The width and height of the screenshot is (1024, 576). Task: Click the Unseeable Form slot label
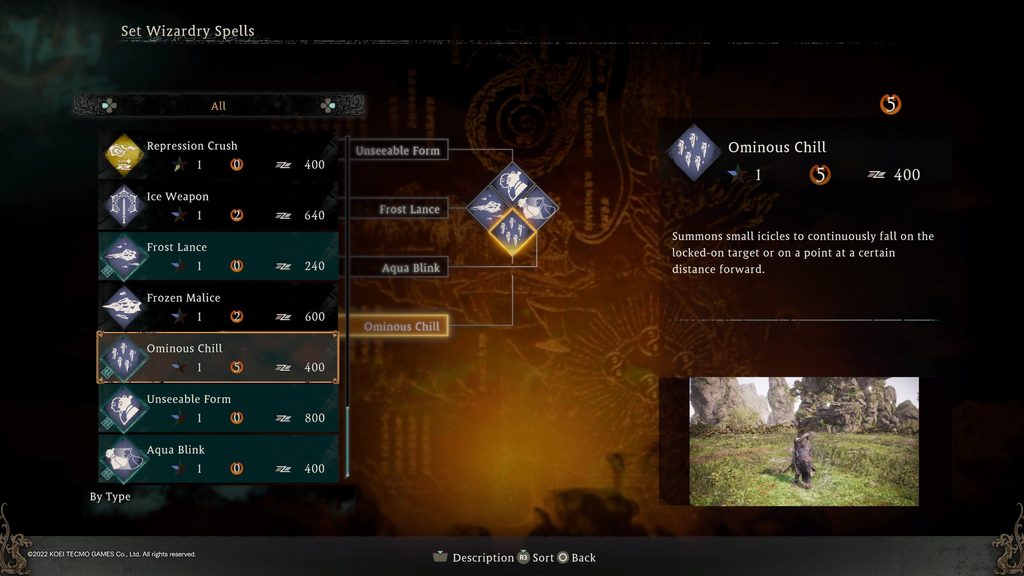tap(398, 151)
